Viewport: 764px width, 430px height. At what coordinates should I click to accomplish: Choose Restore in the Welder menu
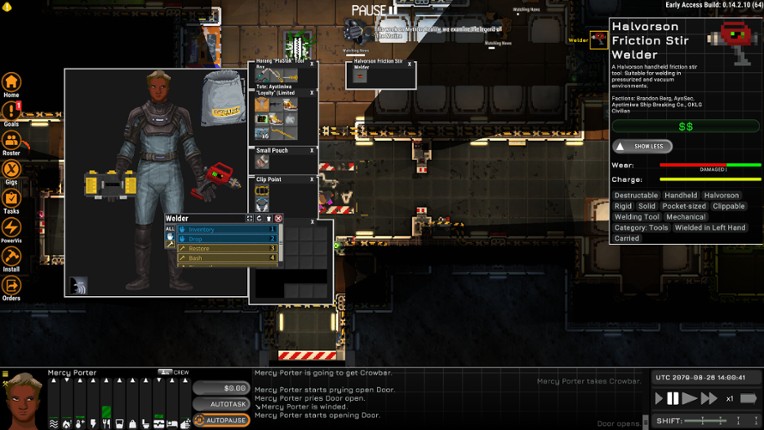click(227, 248)
